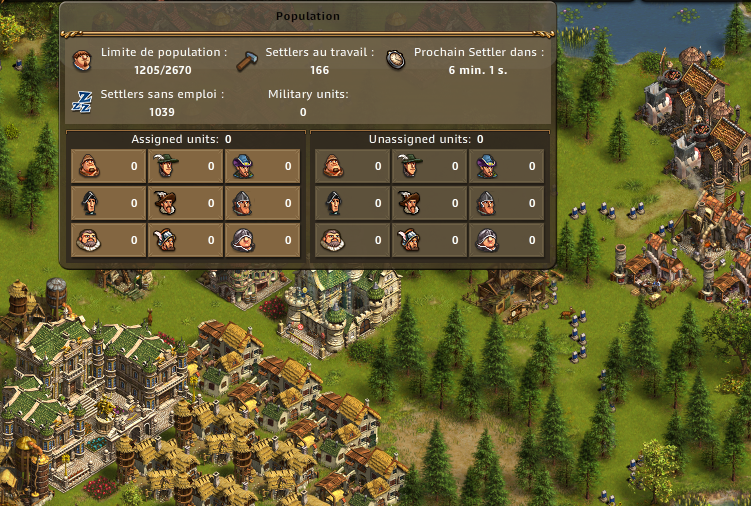Select the assigned bald recruit unit slot
751x506 pixels.
[106, 166]
